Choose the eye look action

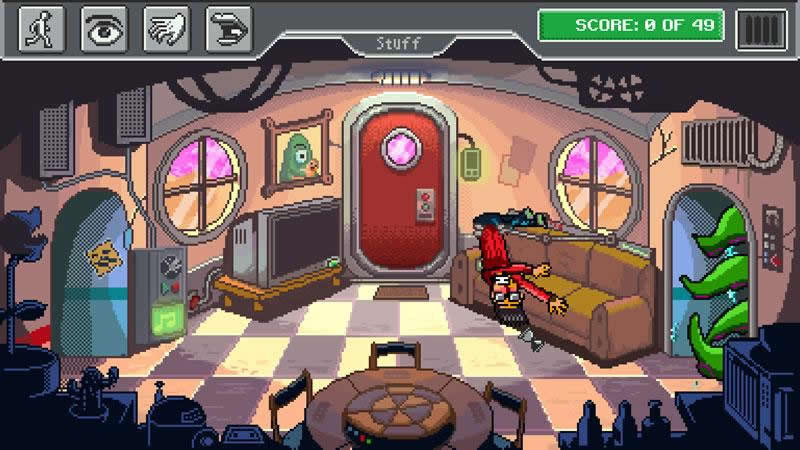point(104,29)
